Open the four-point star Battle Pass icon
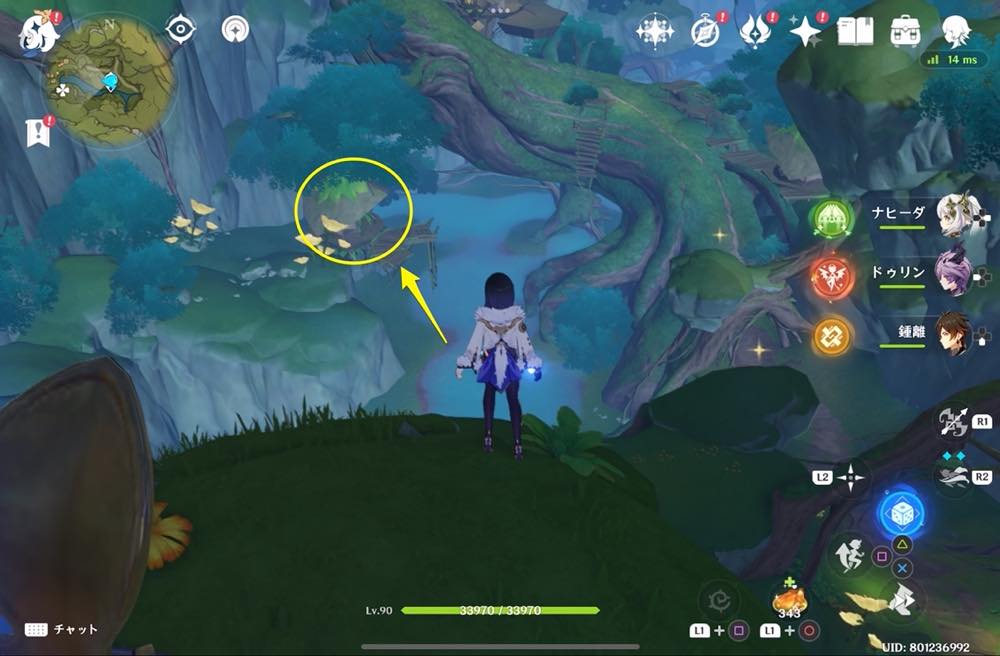Viewport: 1000px width, 656px height. (x=804, y=32)
